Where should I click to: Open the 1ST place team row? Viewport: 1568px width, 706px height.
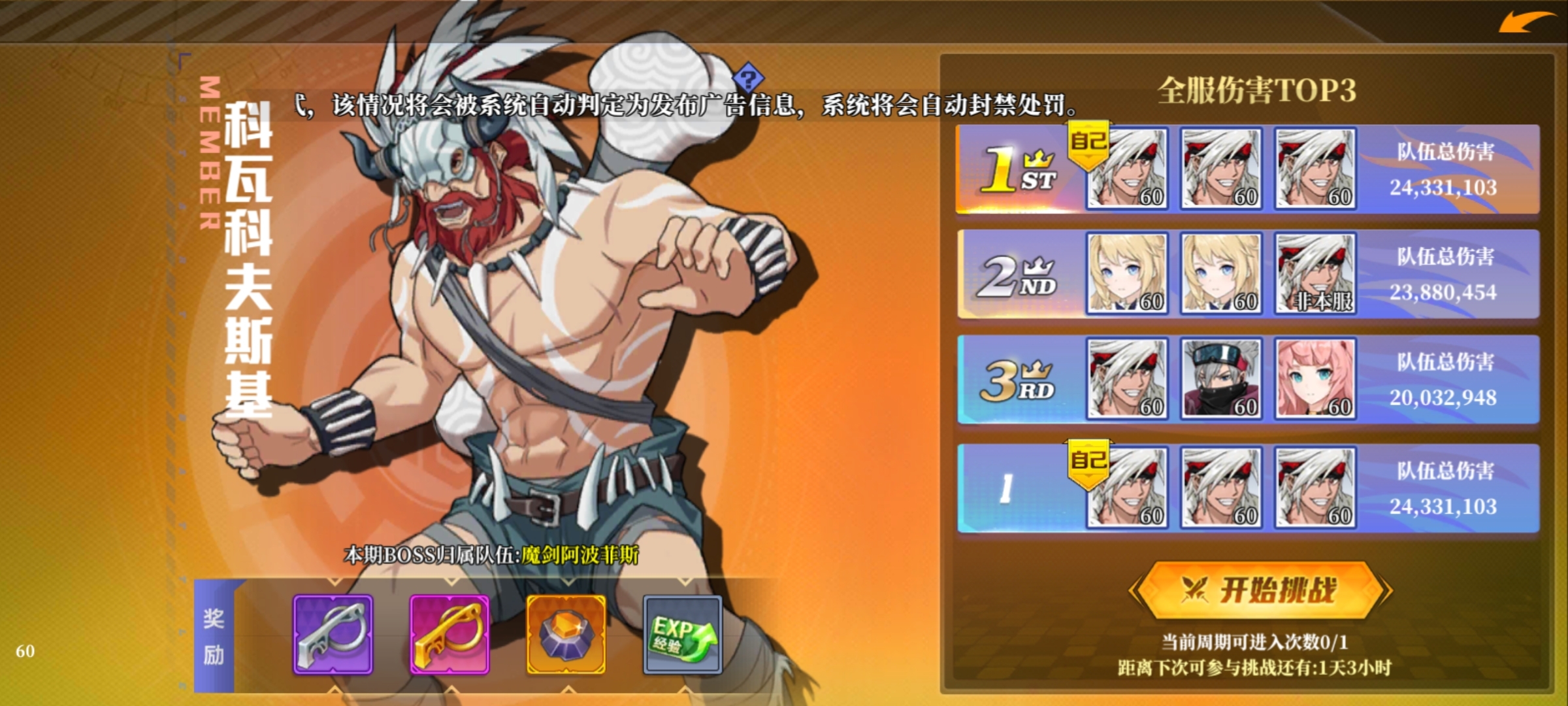pos(1019,169)
